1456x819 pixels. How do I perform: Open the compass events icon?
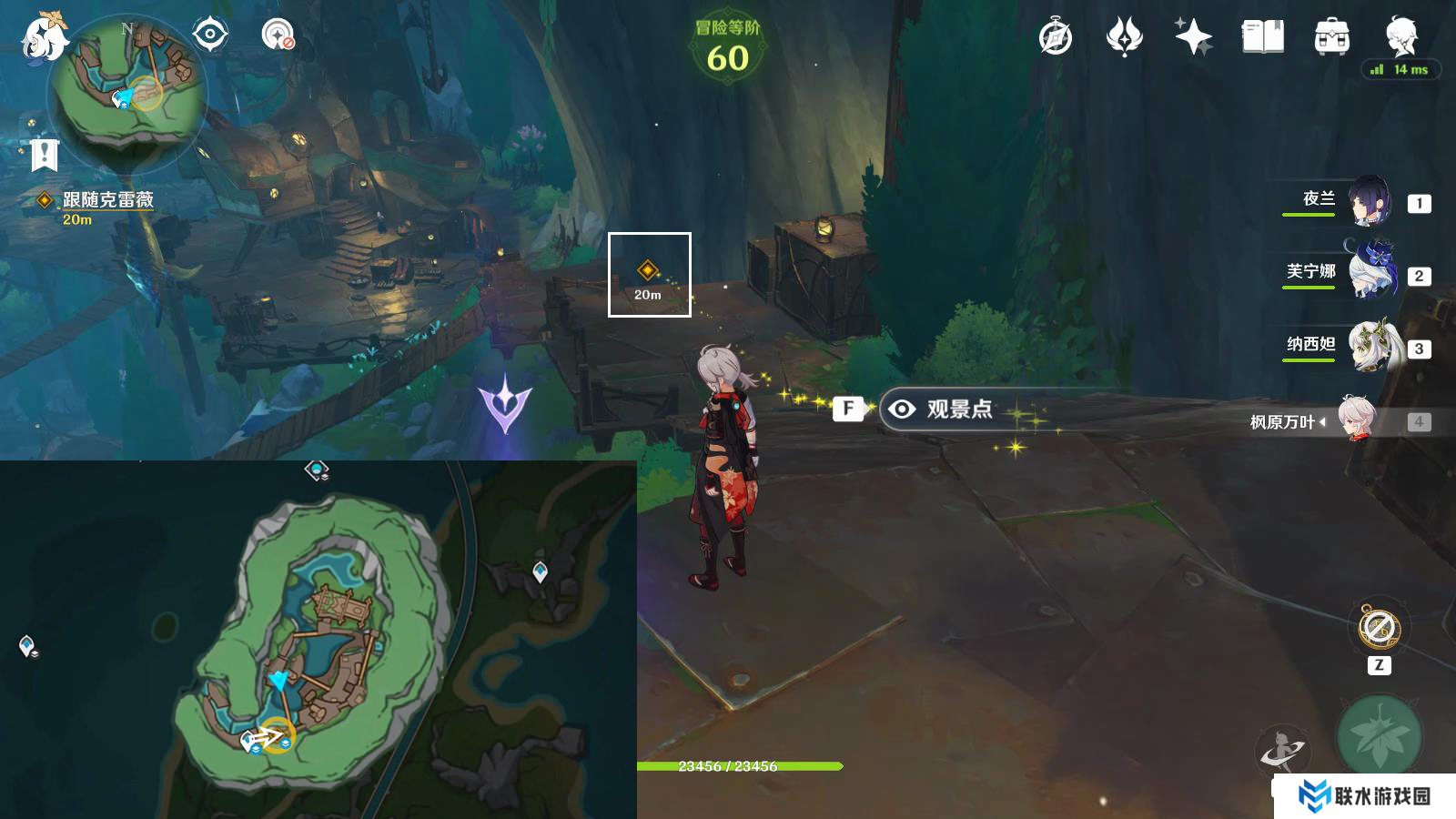(1056, 37)
